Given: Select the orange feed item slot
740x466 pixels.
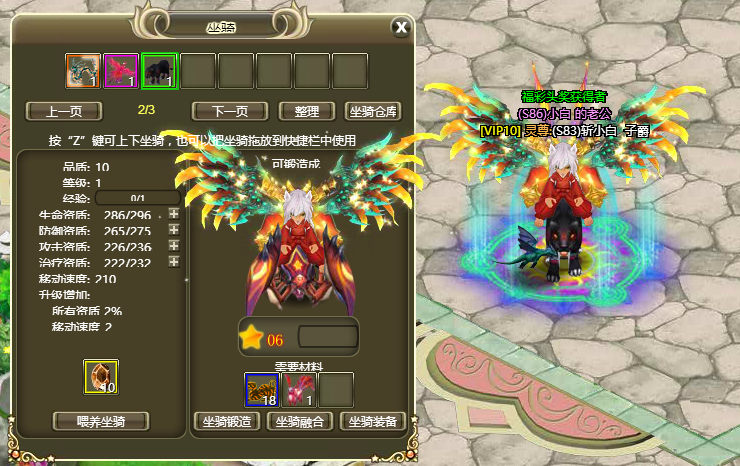Looking at the screenshot, I should tap(101, 377).
